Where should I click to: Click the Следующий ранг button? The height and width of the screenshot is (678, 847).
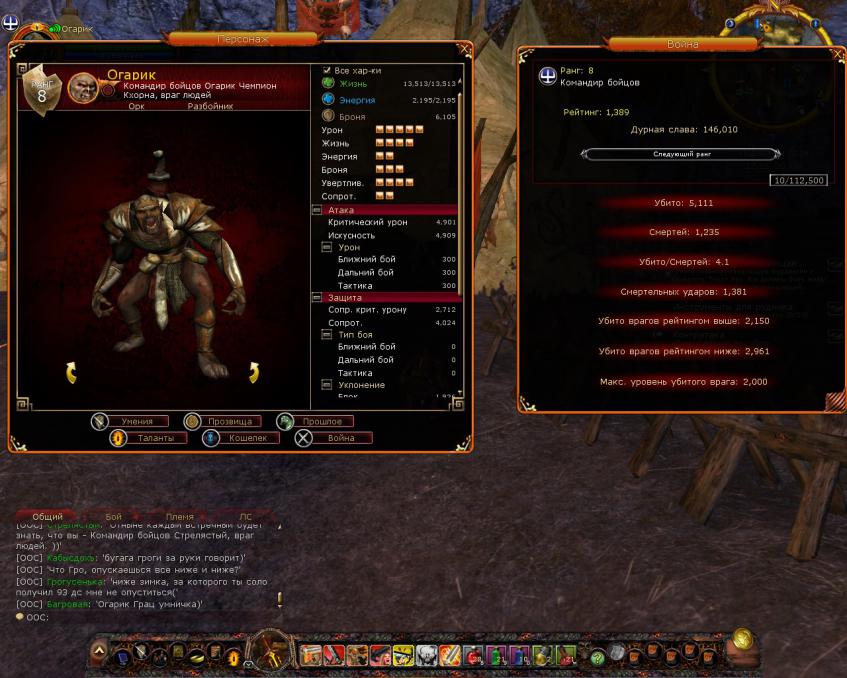(680, 154)
